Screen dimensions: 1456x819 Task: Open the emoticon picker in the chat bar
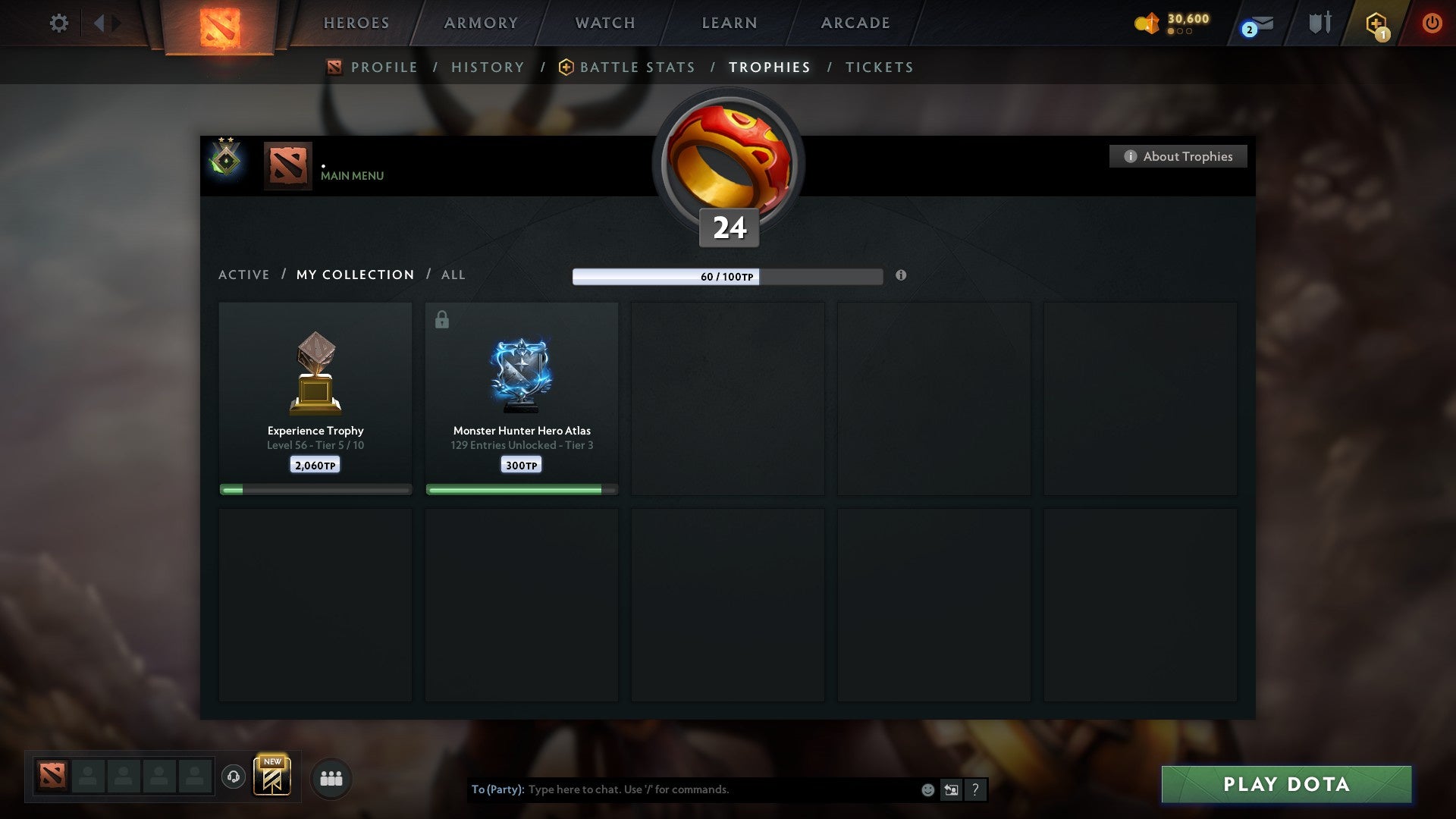(x=927, y=789)
